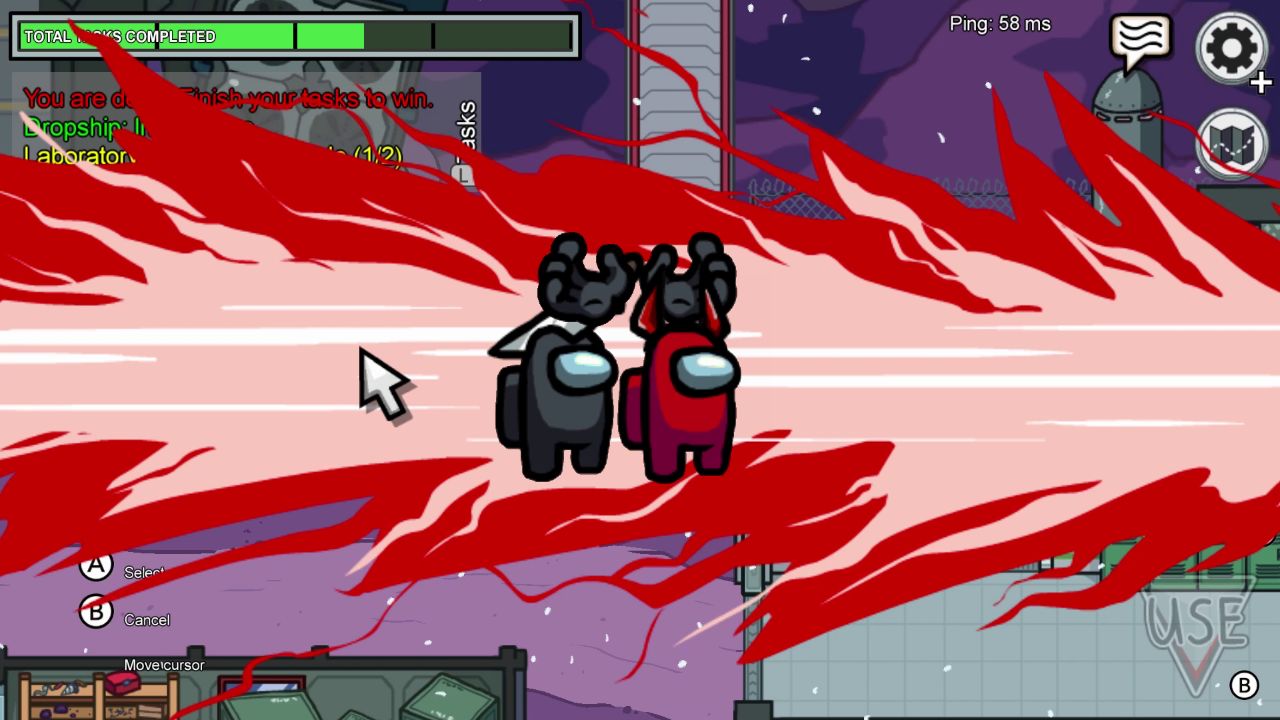Click the L key icon on the Tasks tab
The height and width of the screenshot is (720, 1280).
tap(461, 172)
